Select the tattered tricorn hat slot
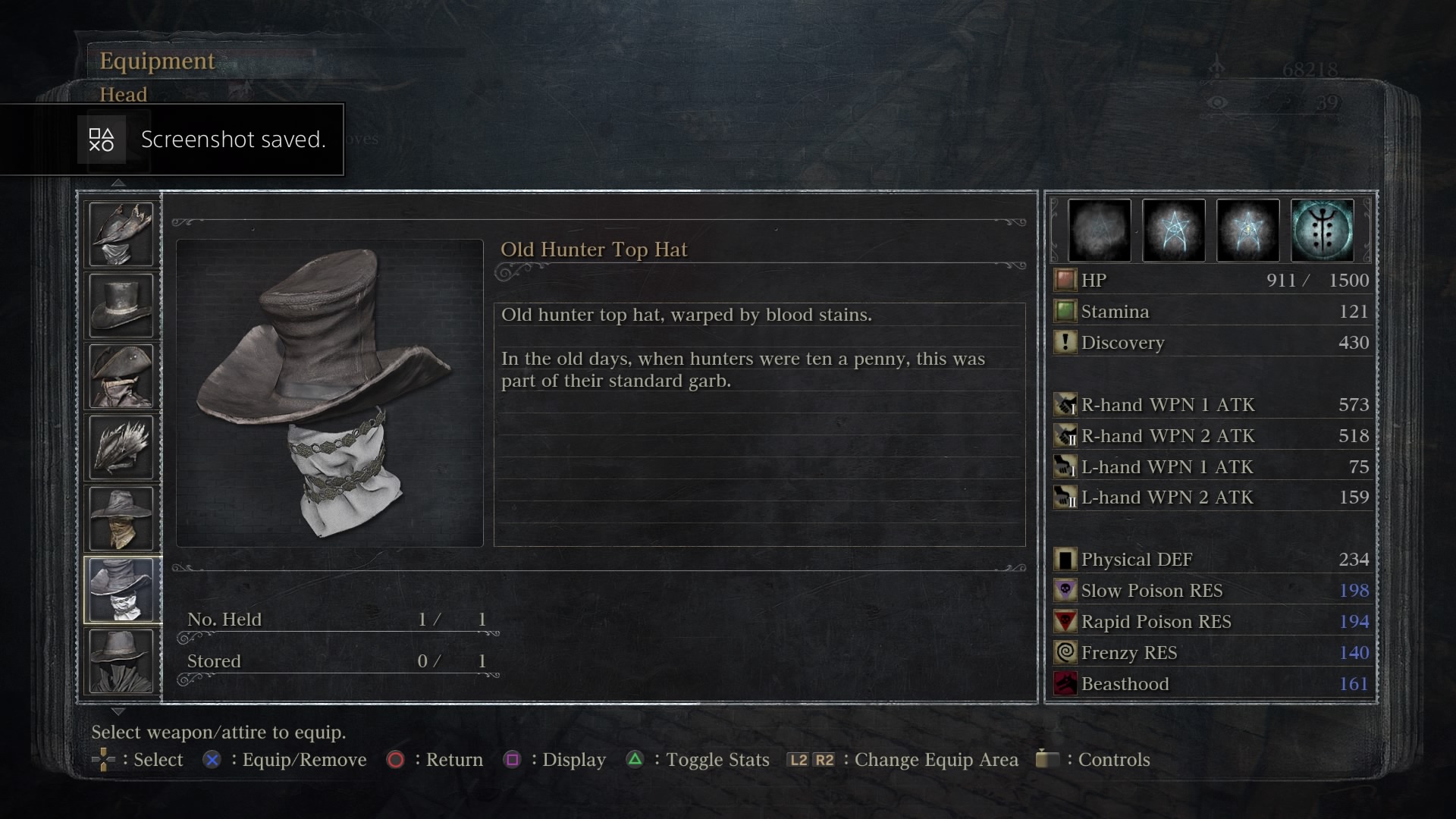1456x819 pixels. pyautogui.click(x=121, y=234)
